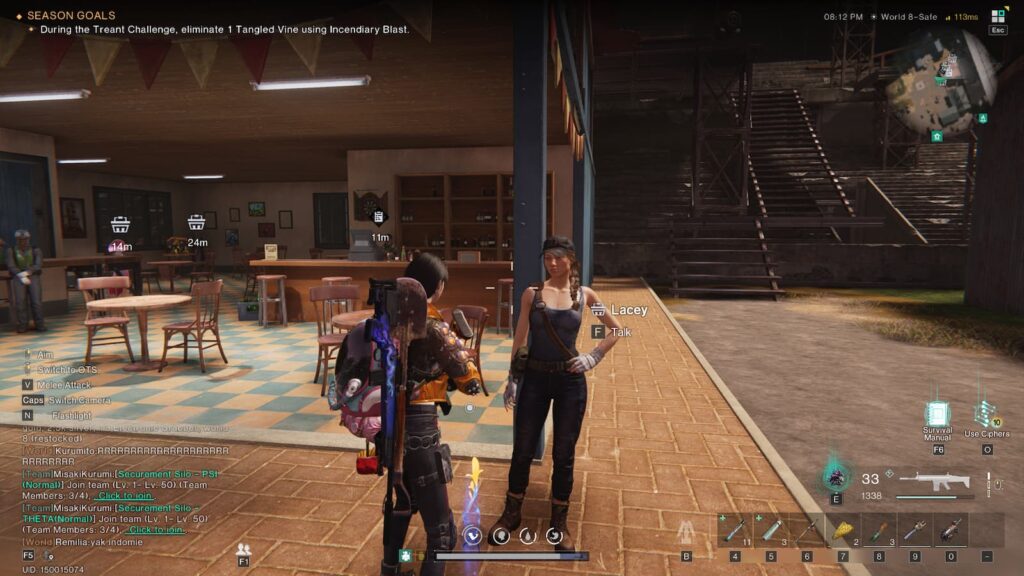Open the main menu grid icon

click(x=998, y=16)
